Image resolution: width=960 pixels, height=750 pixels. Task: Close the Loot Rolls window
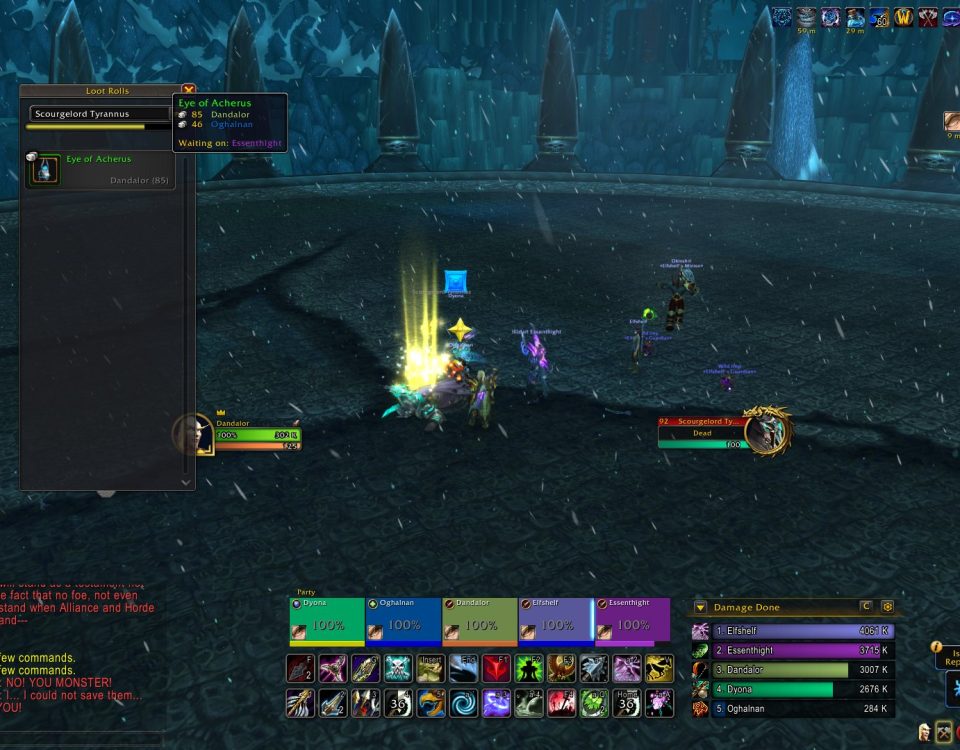188,89
